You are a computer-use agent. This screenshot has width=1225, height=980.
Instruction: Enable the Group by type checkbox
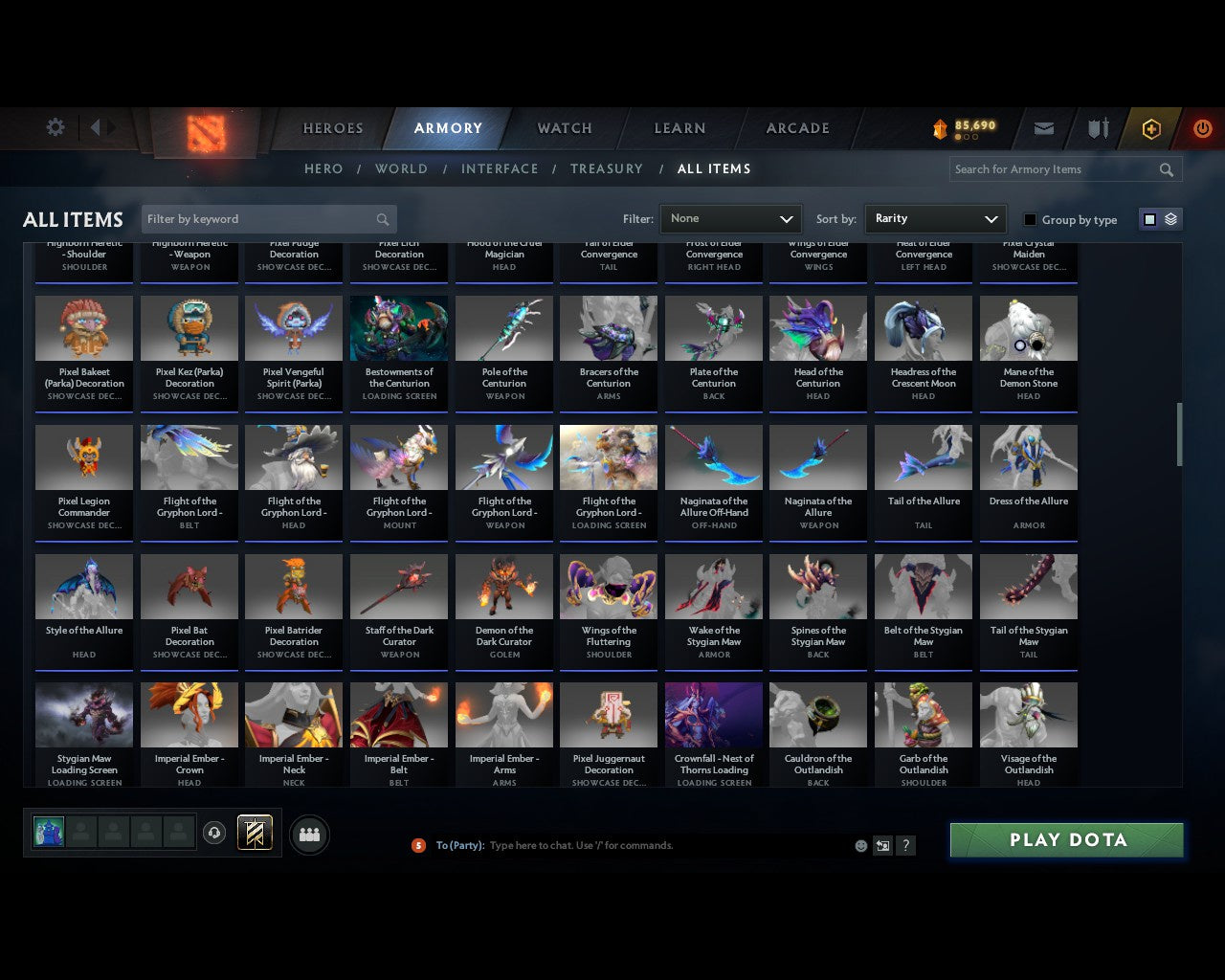click(1030, 219)
